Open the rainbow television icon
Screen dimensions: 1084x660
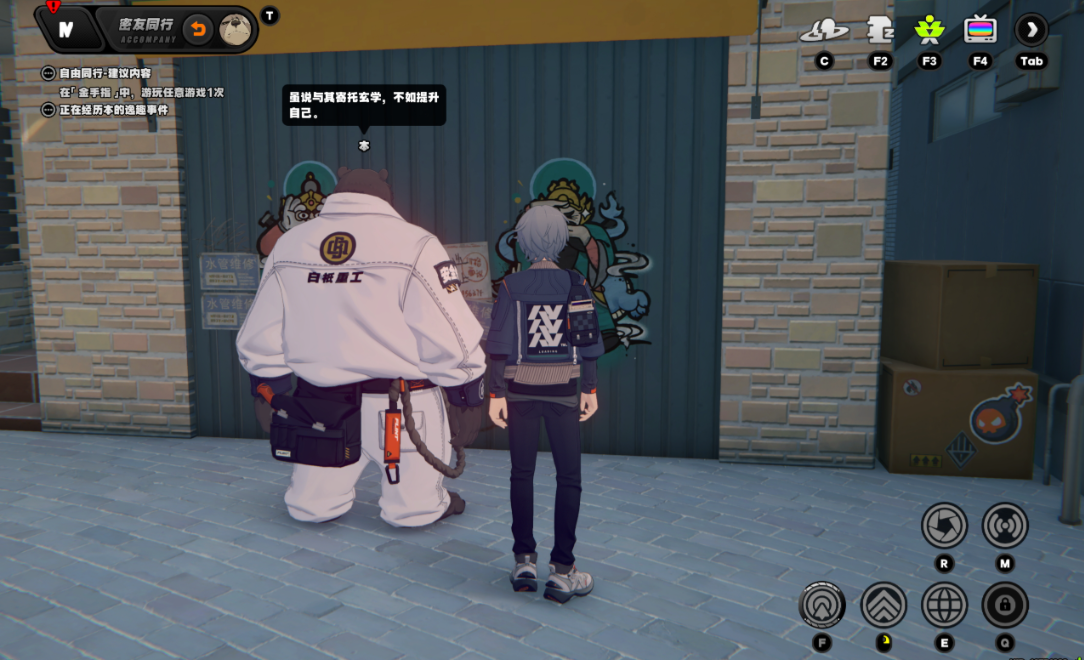click(980, 30)
